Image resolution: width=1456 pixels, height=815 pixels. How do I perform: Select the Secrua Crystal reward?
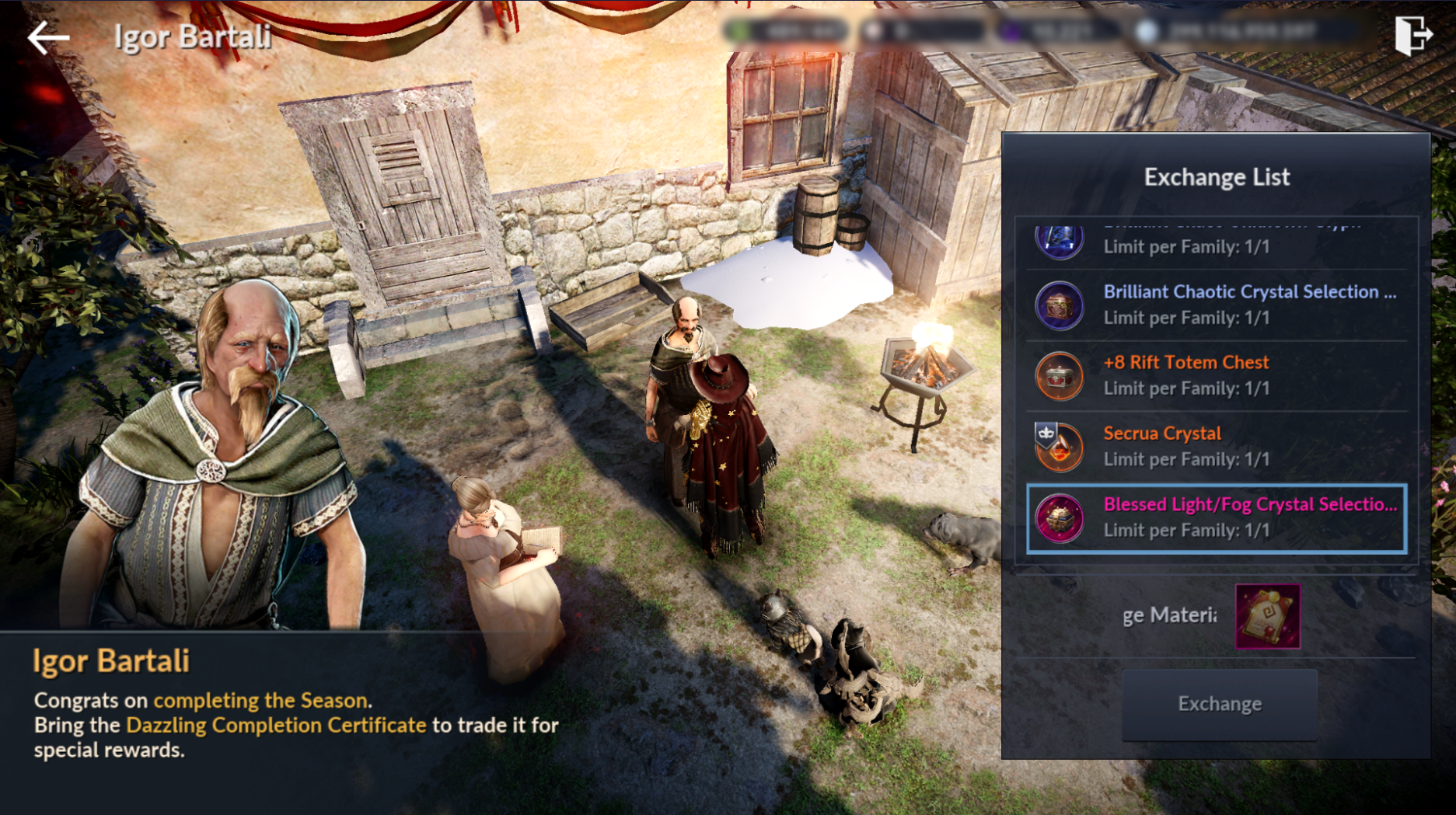[x=1217, y=446]
